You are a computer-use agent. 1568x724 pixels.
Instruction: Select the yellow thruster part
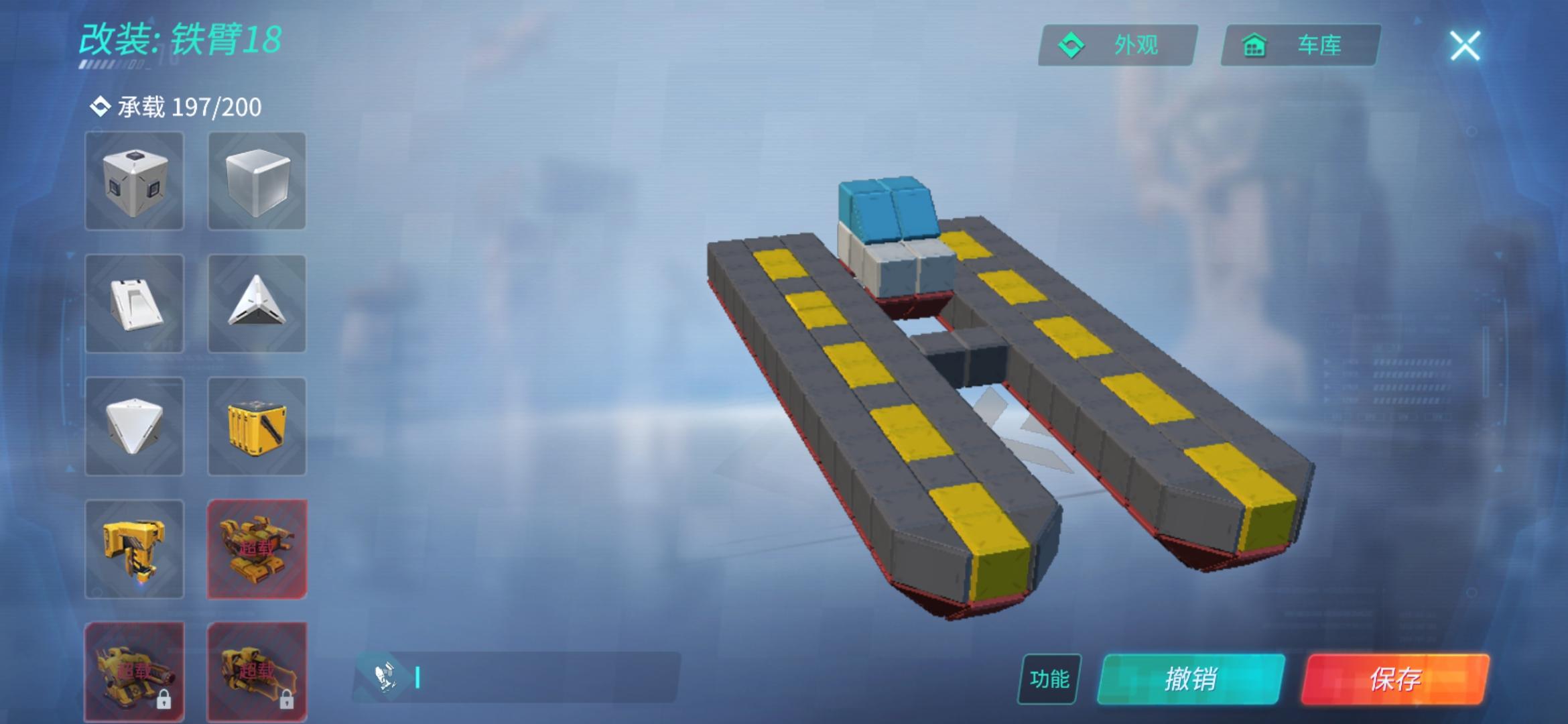133,550
